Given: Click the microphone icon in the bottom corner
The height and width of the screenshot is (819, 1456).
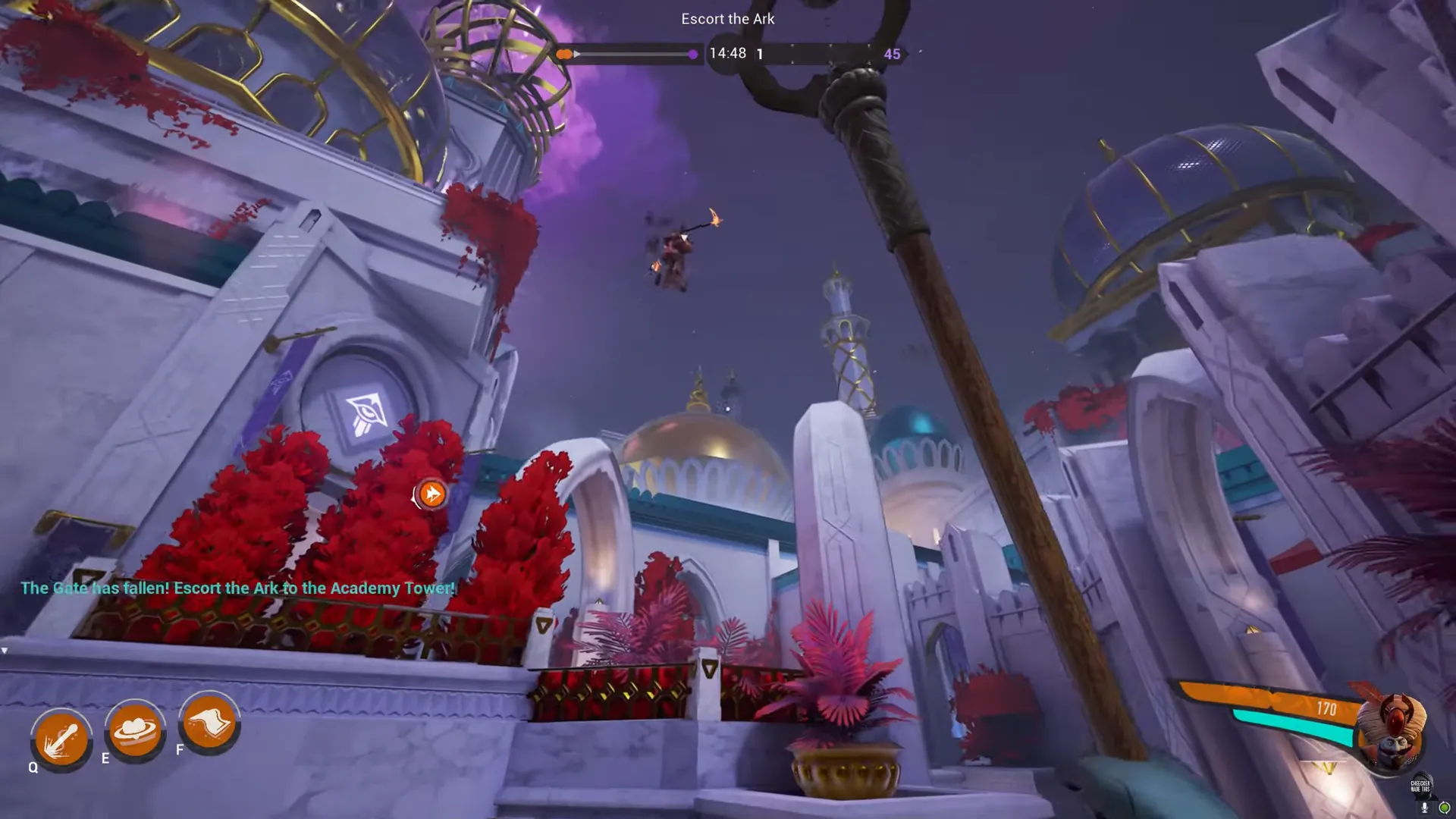Looking at the screenshot, I should tap(1424, 807).
